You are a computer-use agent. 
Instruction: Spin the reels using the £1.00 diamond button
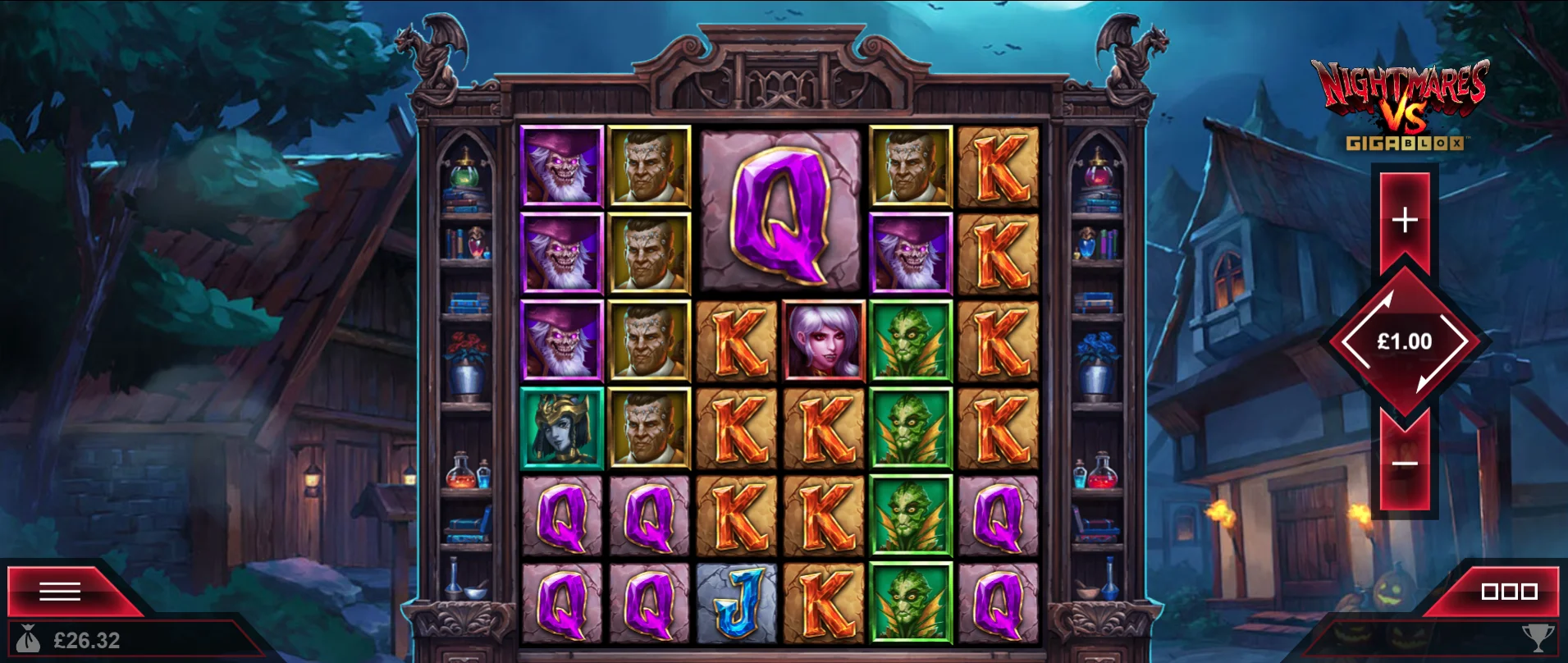tap(1405, 341)
